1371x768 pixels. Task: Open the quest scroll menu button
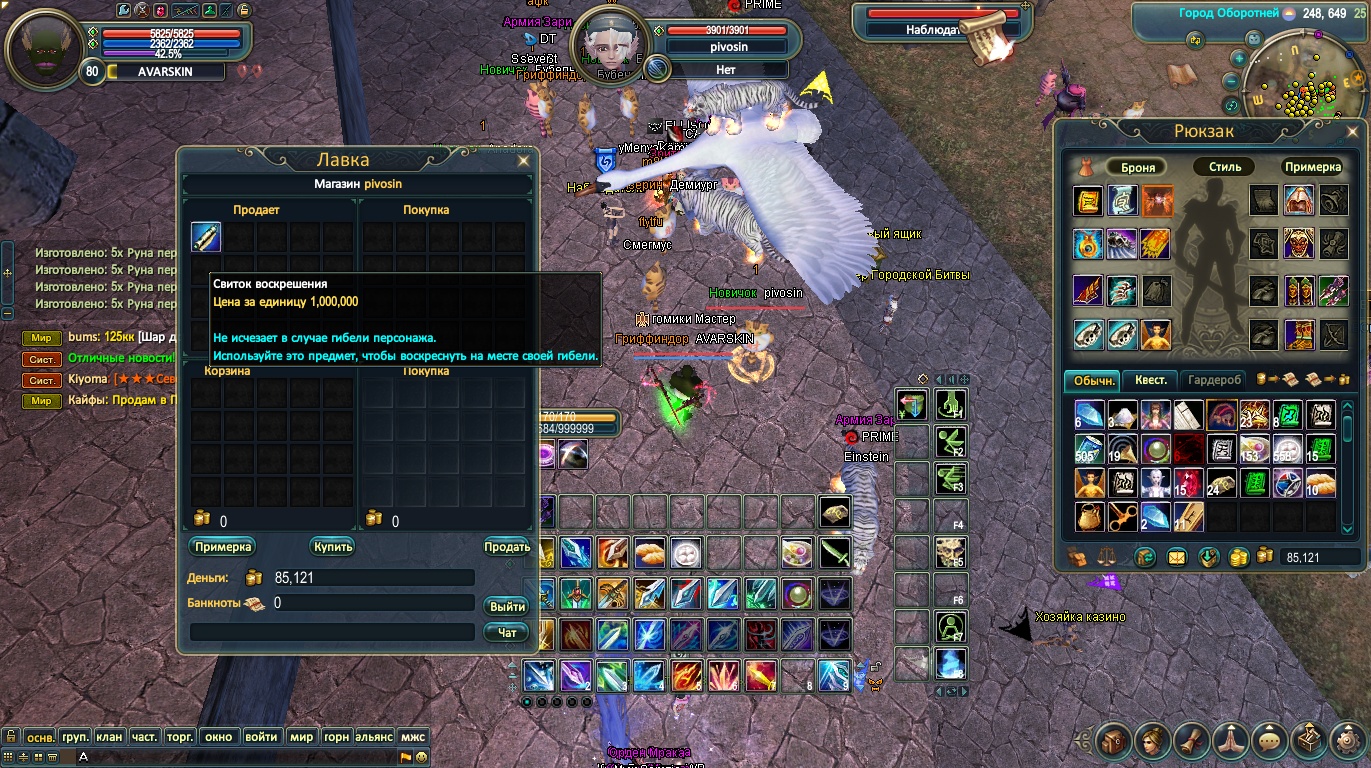tap(1192, 741)
